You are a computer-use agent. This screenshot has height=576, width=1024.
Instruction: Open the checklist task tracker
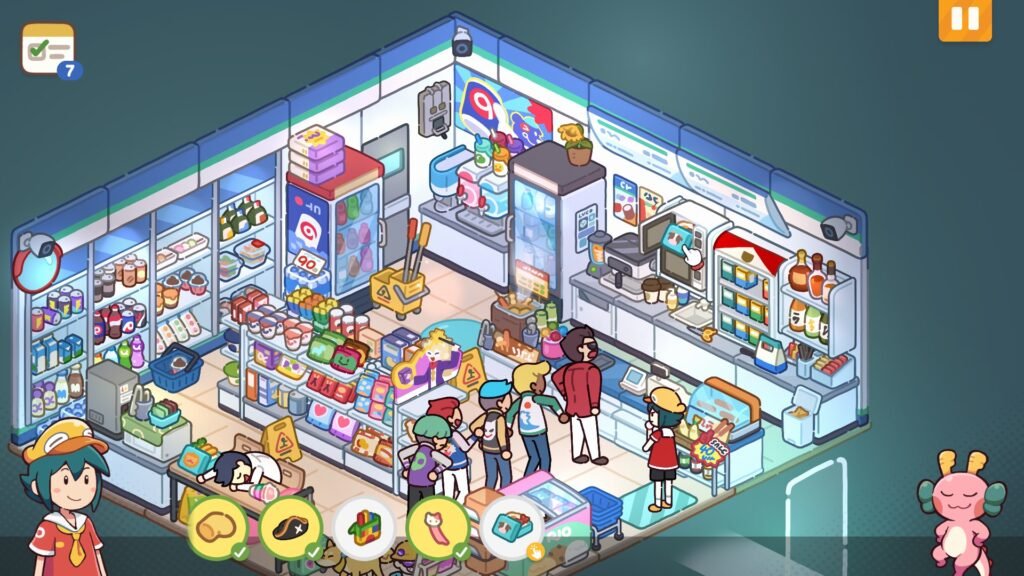pyautogui.click(x=48, y=49)
